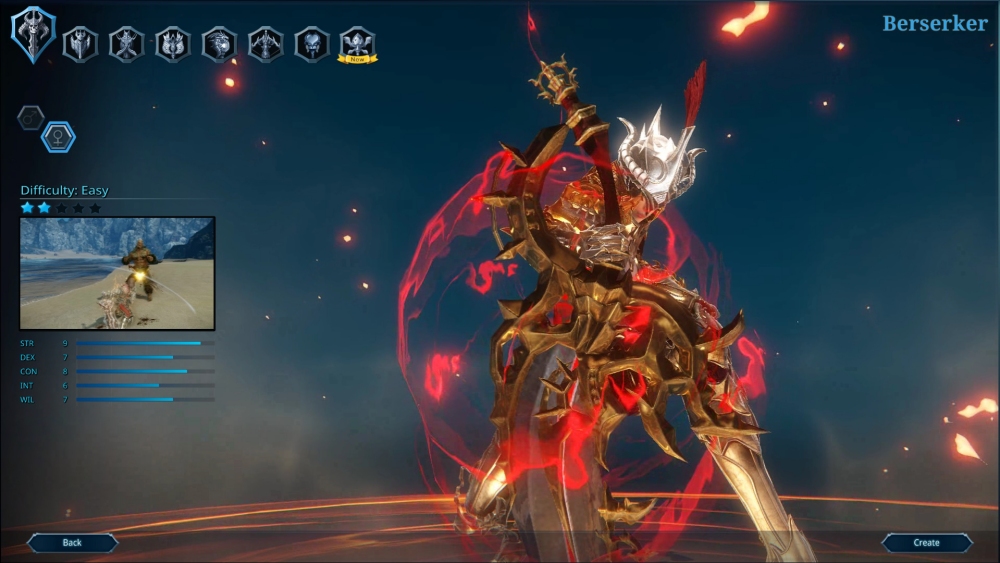1000x563 pixels.
Task: Select the female gender symbol
Action: (x=58, y=137)
